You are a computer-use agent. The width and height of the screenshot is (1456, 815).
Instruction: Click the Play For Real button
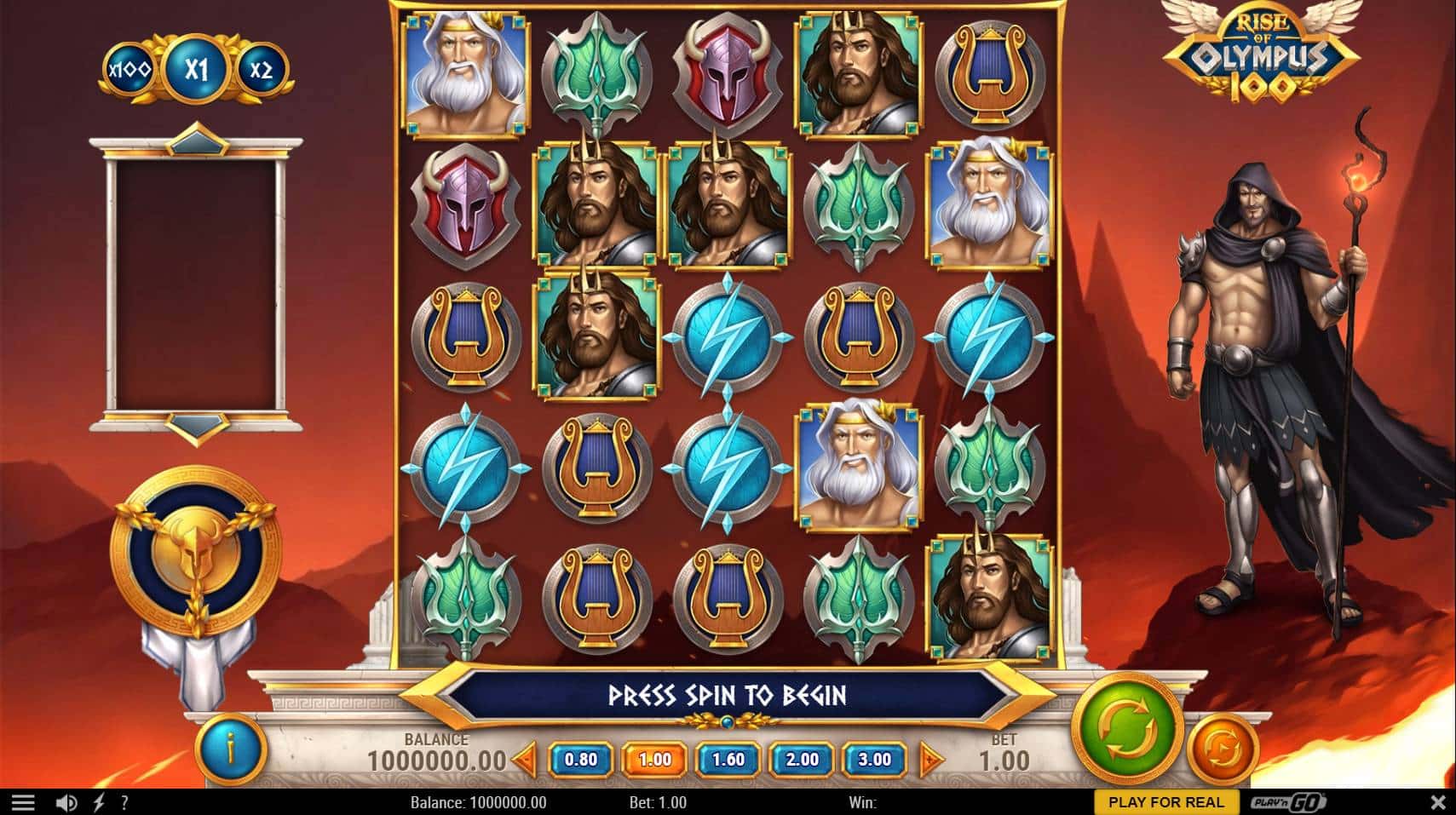pyautogui.click(x=1165, y=802)
